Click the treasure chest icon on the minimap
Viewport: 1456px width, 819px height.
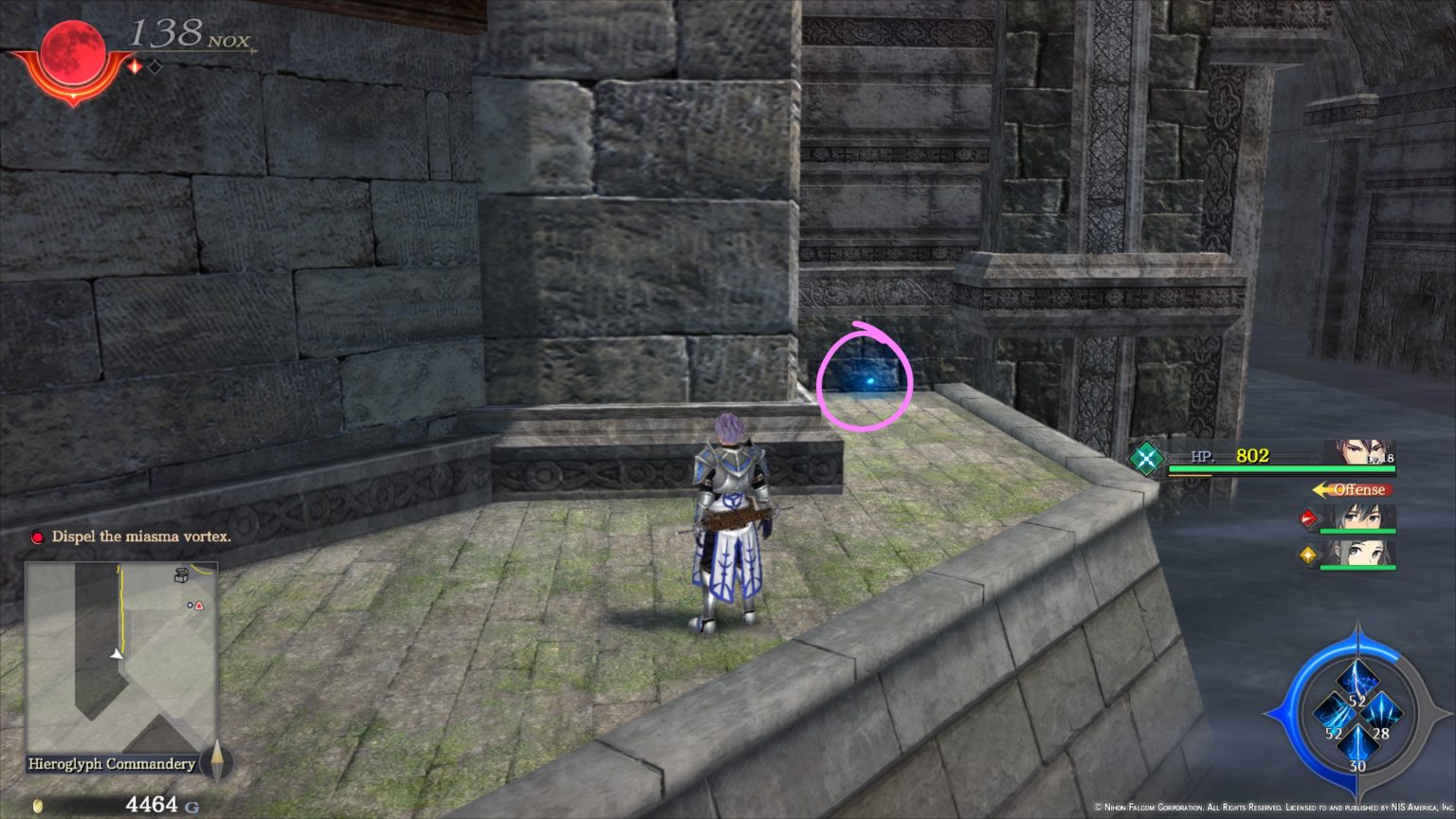pyautogui.click(x=181, y=574)
